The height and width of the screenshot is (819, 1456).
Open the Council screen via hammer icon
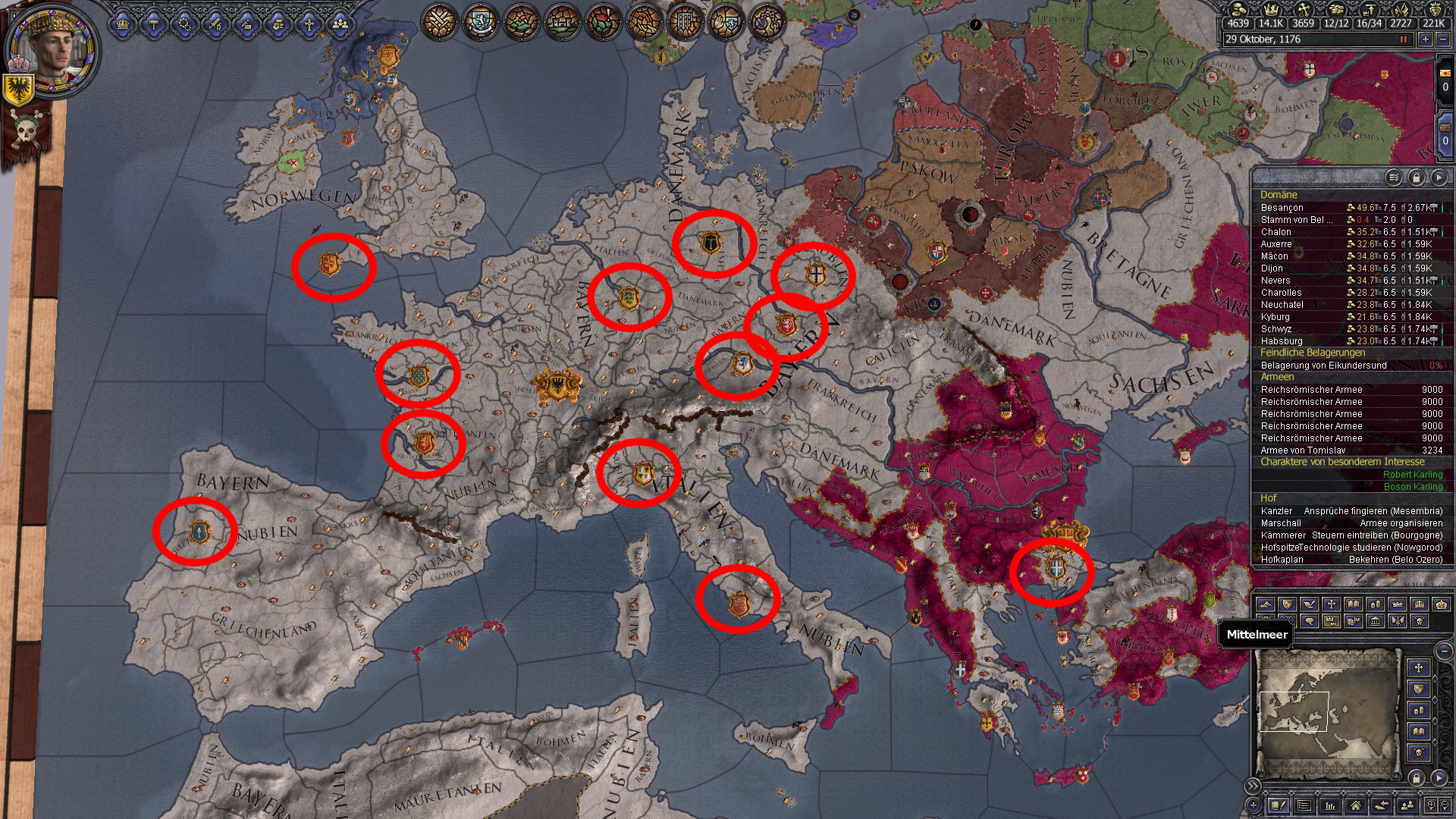tap(154, 25)
